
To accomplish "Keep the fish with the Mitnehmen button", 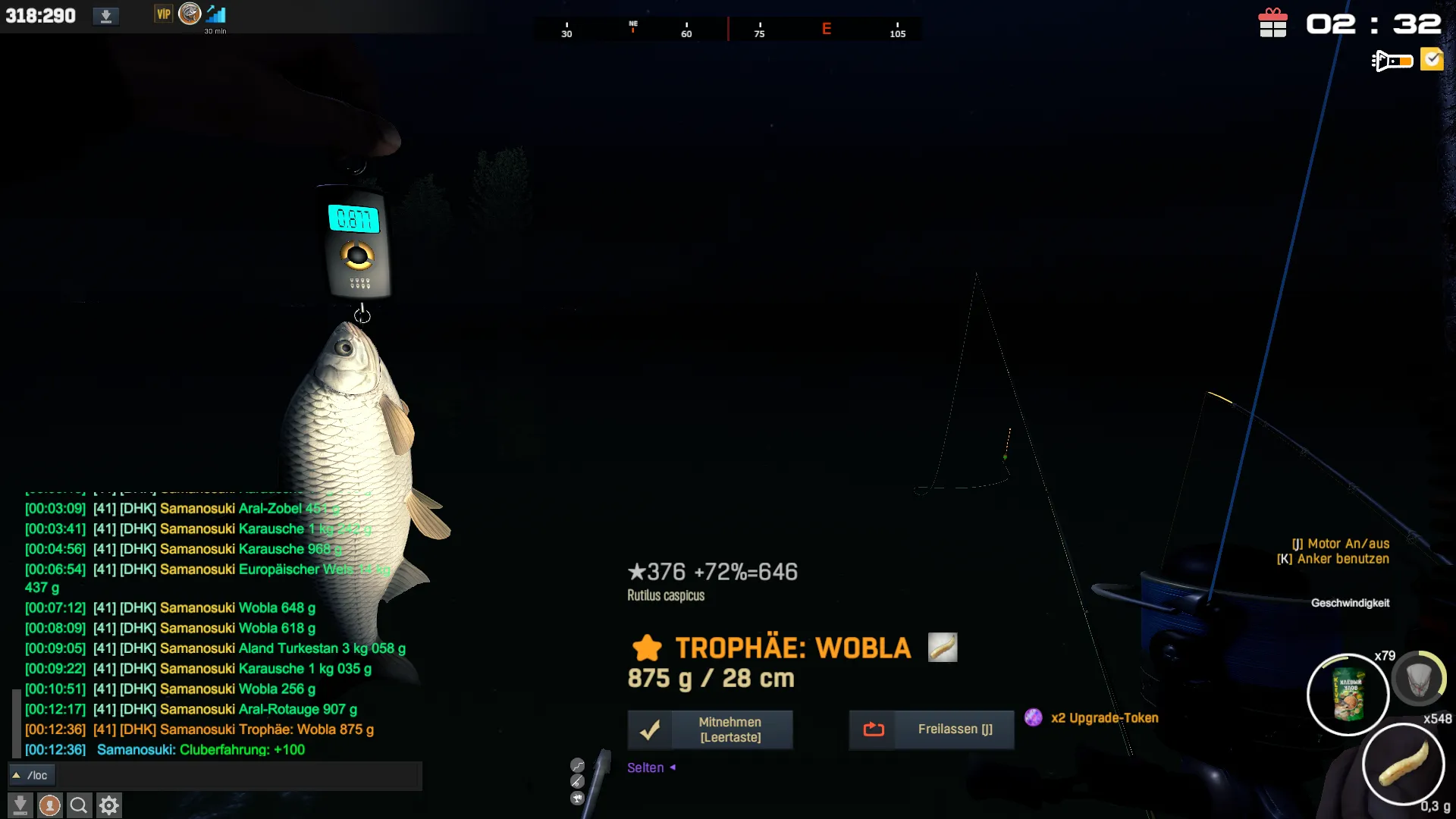I will pos(710,730).
